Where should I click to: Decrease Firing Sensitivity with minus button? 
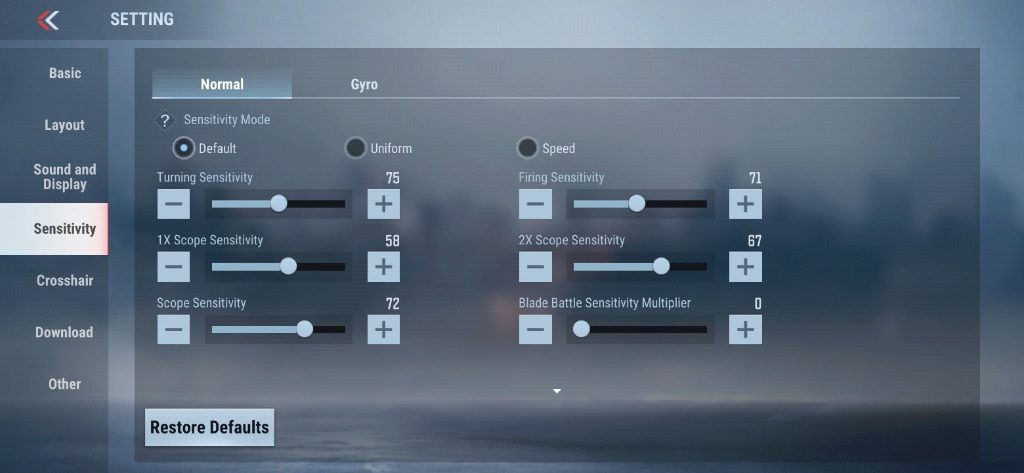pos(535,204)
